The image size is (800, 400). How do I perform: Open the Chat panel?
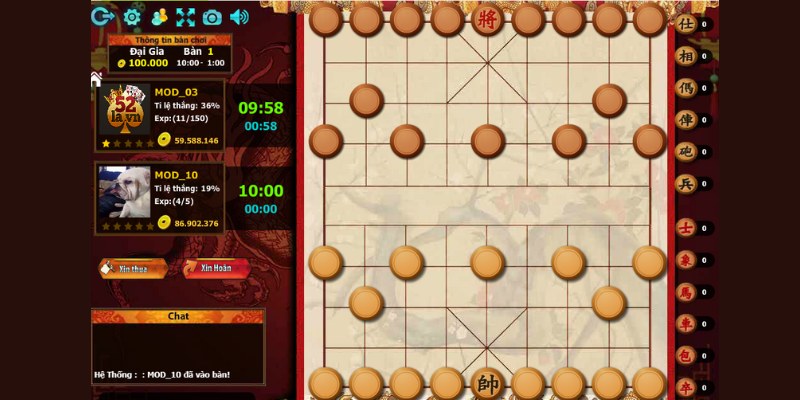click(x=178, y=316)
